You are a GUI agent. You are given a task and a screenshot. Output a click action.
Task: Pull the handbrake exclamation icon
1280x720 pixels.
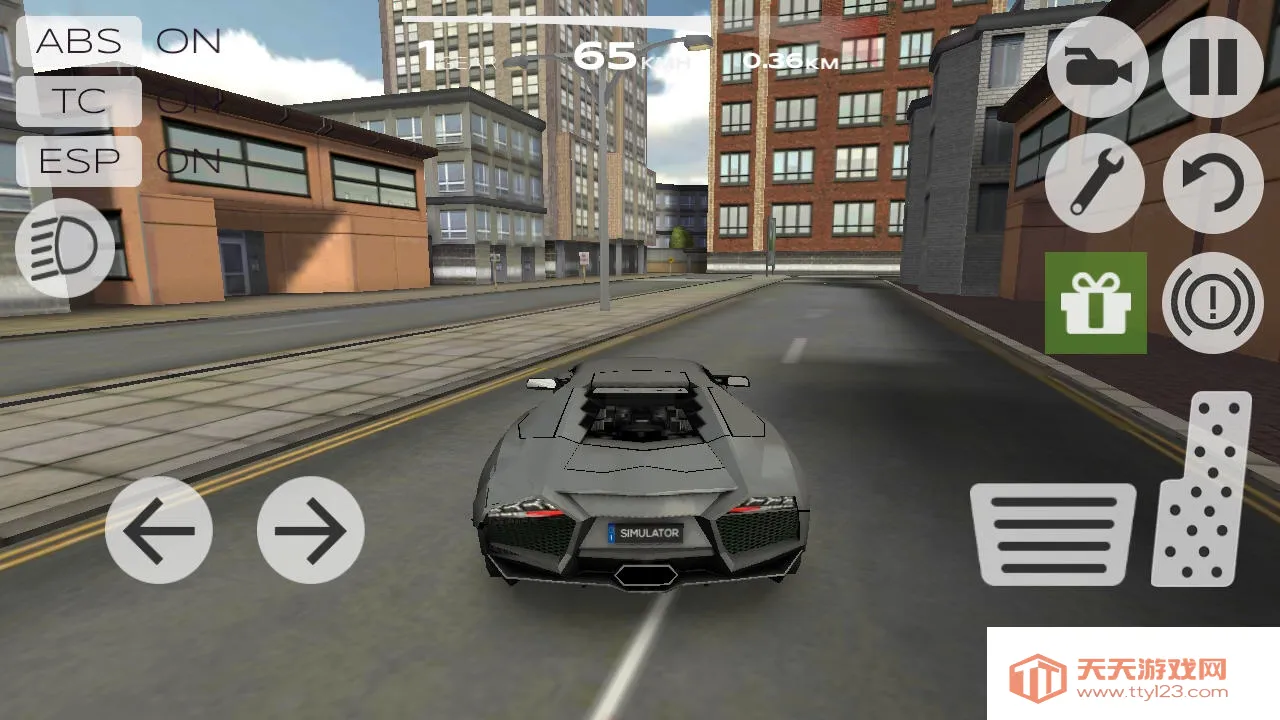tap(1211, 303)
